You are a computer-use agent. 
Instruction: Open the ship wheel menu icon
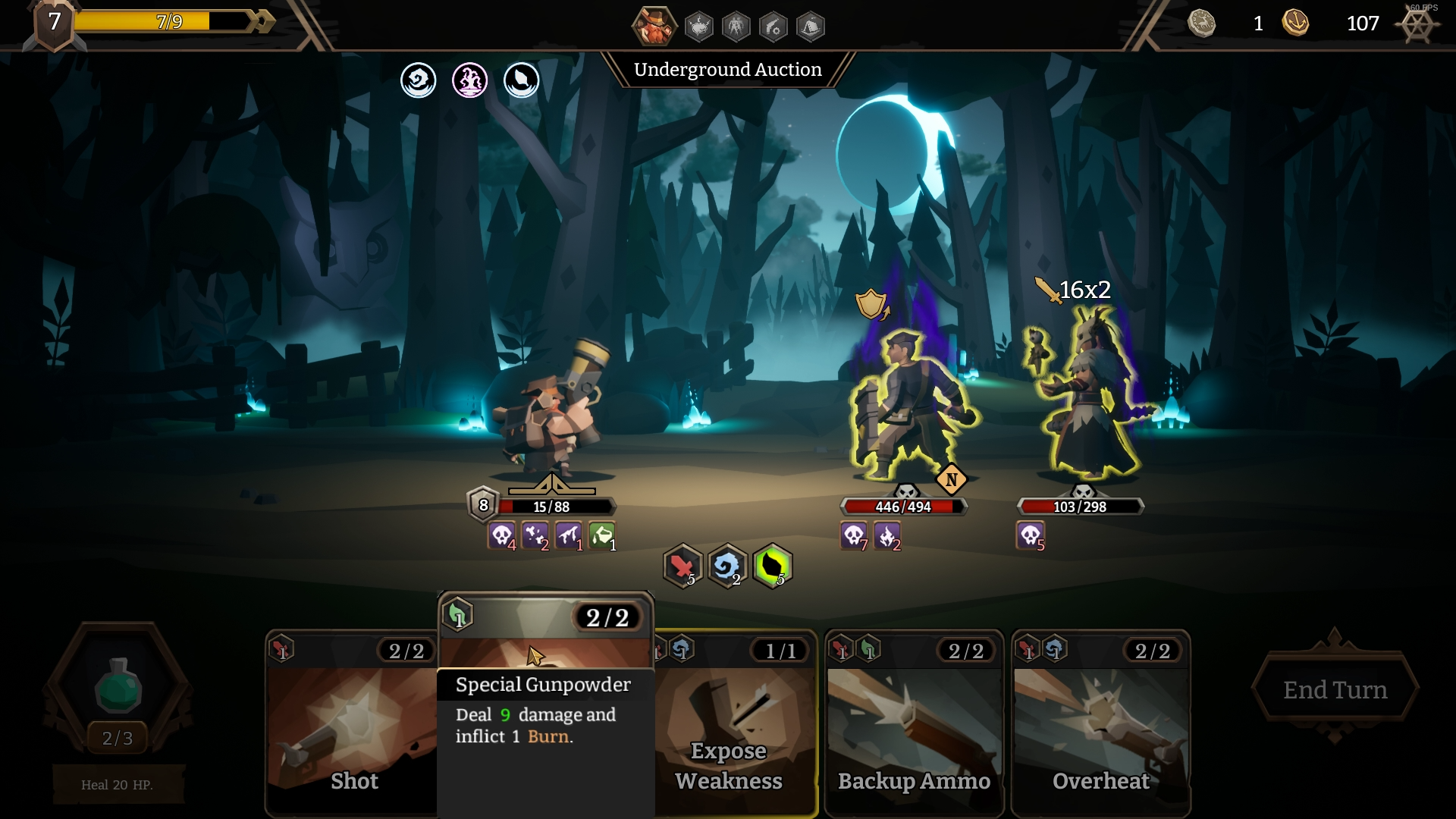tap(1417, 26)
